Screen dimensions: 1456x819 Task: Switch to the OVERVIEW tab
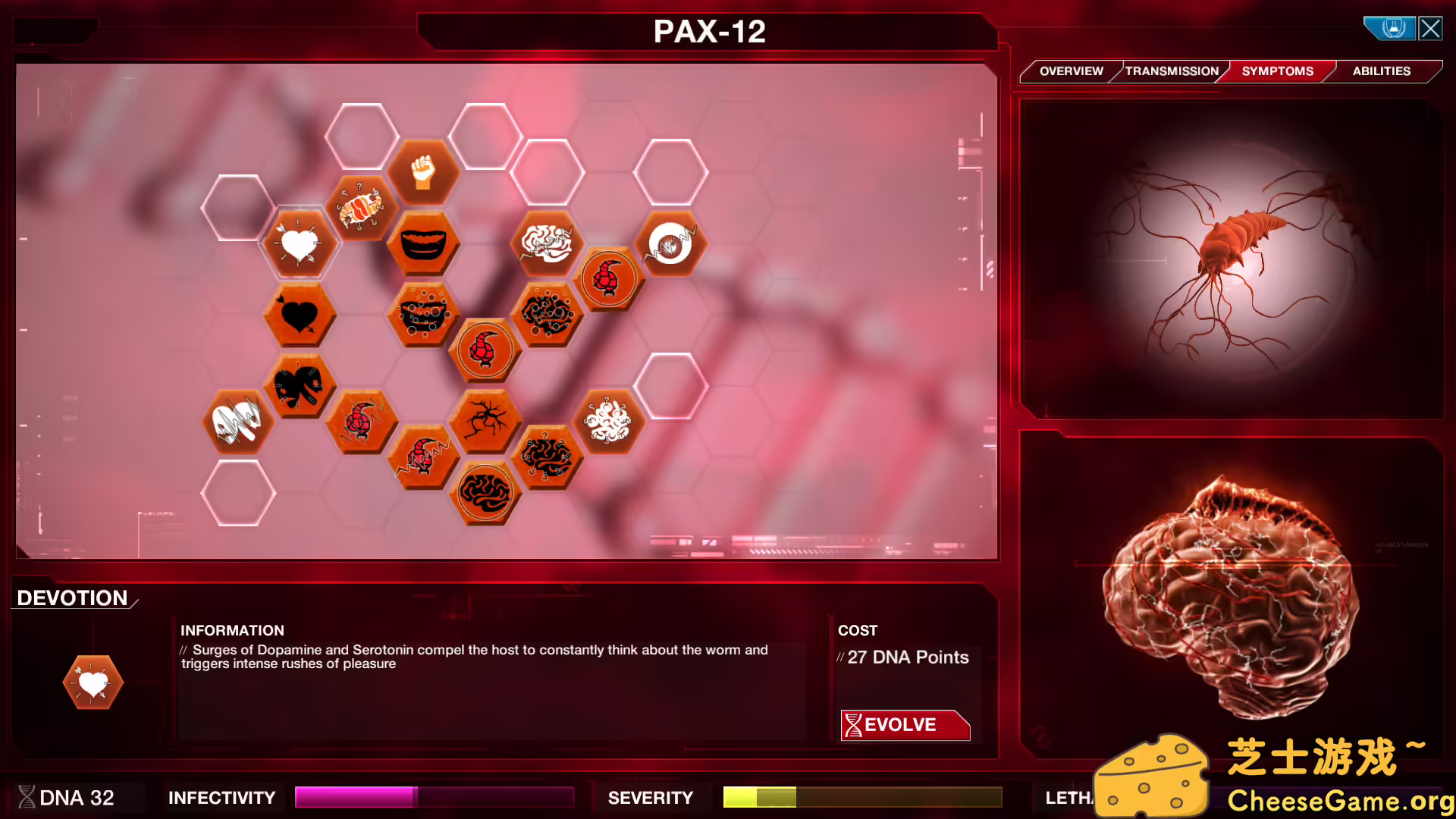[1072, 71]
